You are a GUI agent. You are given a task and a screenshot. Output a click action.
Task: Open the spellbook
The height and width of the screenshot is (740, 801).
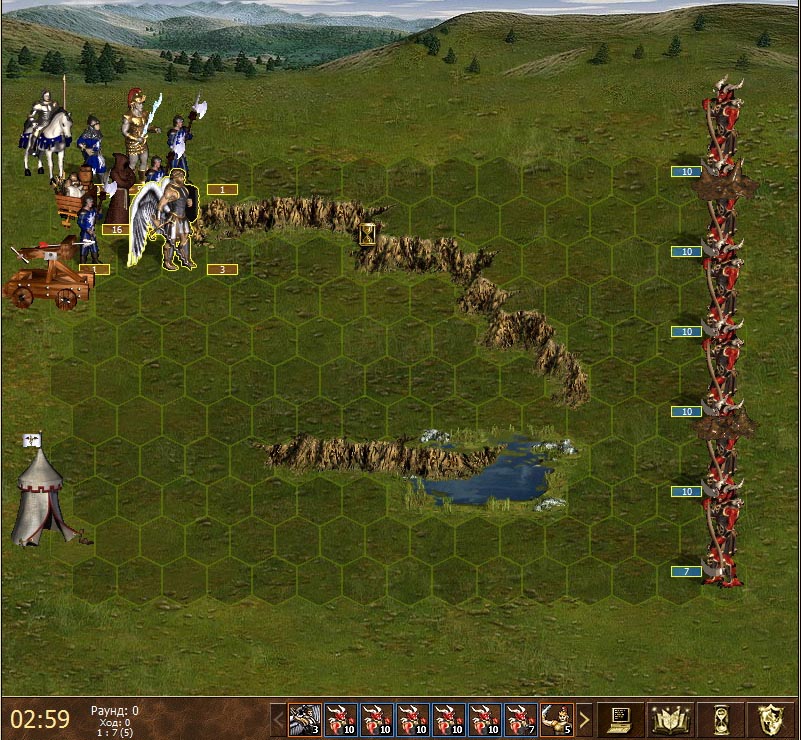coord(670,718)
